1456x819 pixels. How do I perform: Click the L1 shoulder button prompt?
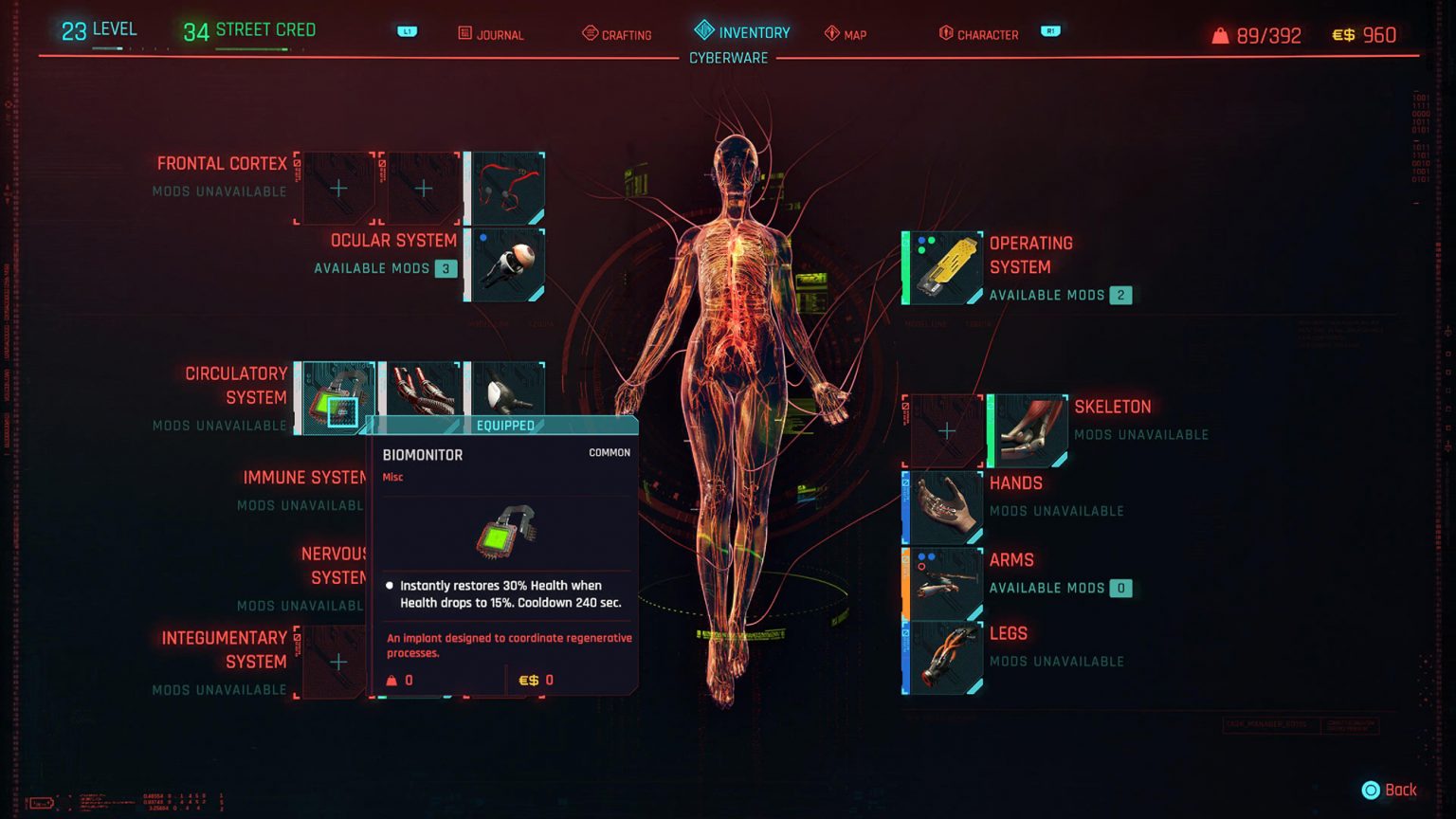[406, 30]
